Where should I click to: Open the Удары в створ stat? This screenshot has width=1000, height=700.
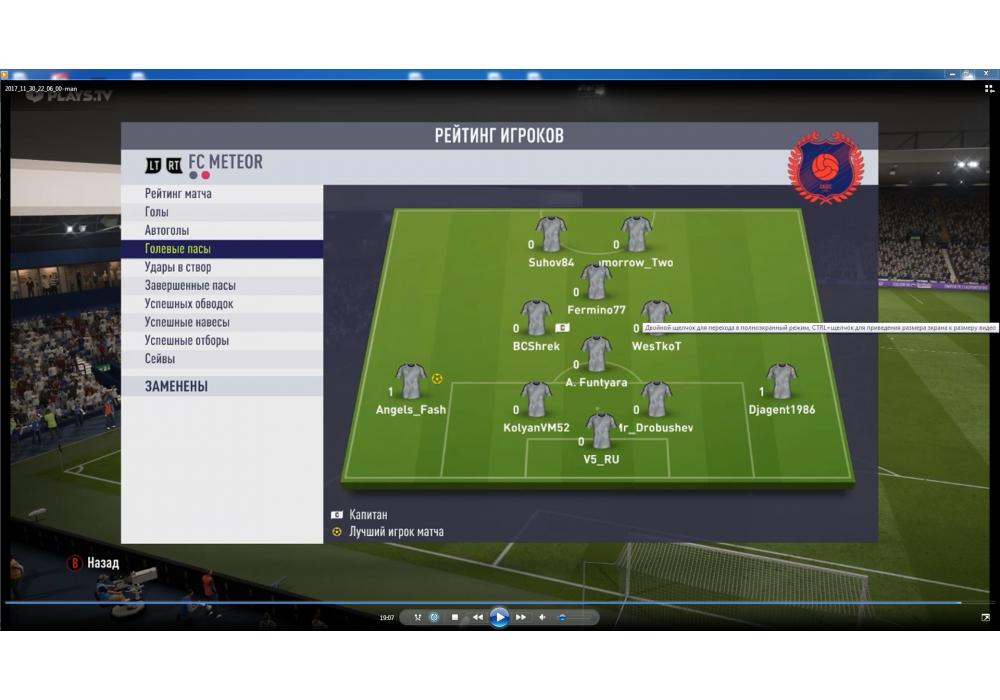coord(179,267)
